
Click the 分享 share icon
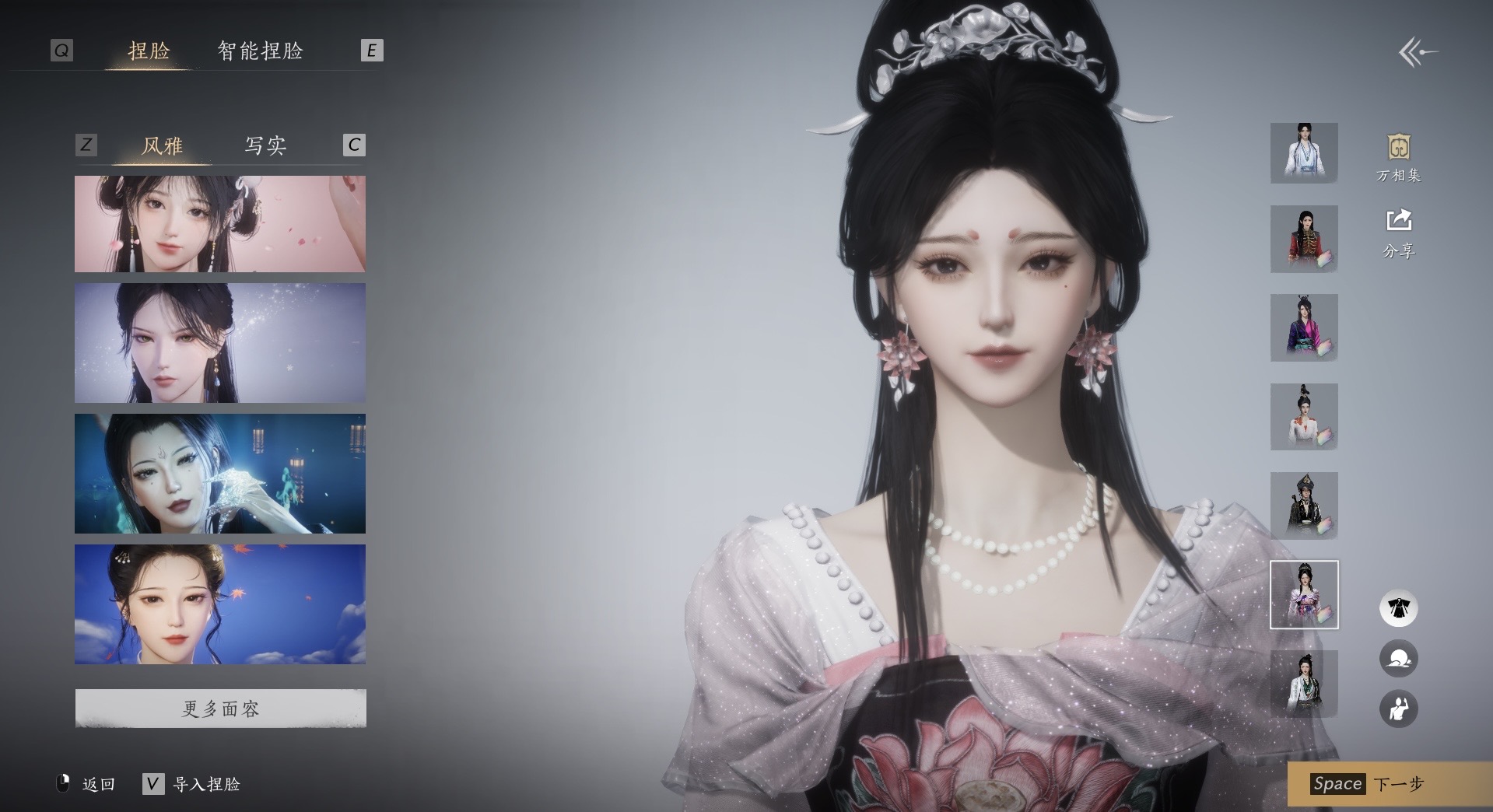click(1398, 232)
